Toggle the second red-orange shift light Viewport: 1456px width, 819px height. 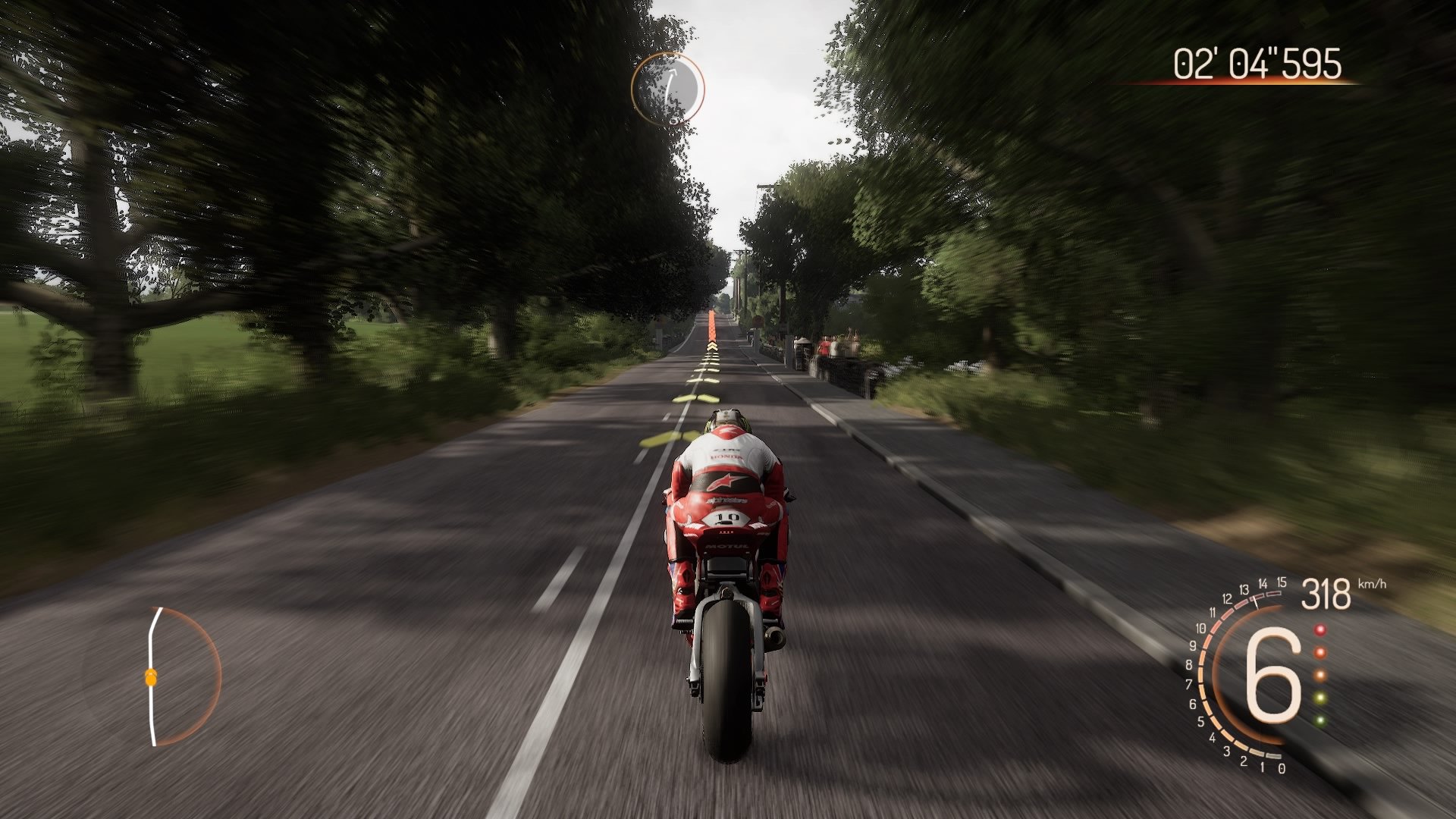point(1321,653)
